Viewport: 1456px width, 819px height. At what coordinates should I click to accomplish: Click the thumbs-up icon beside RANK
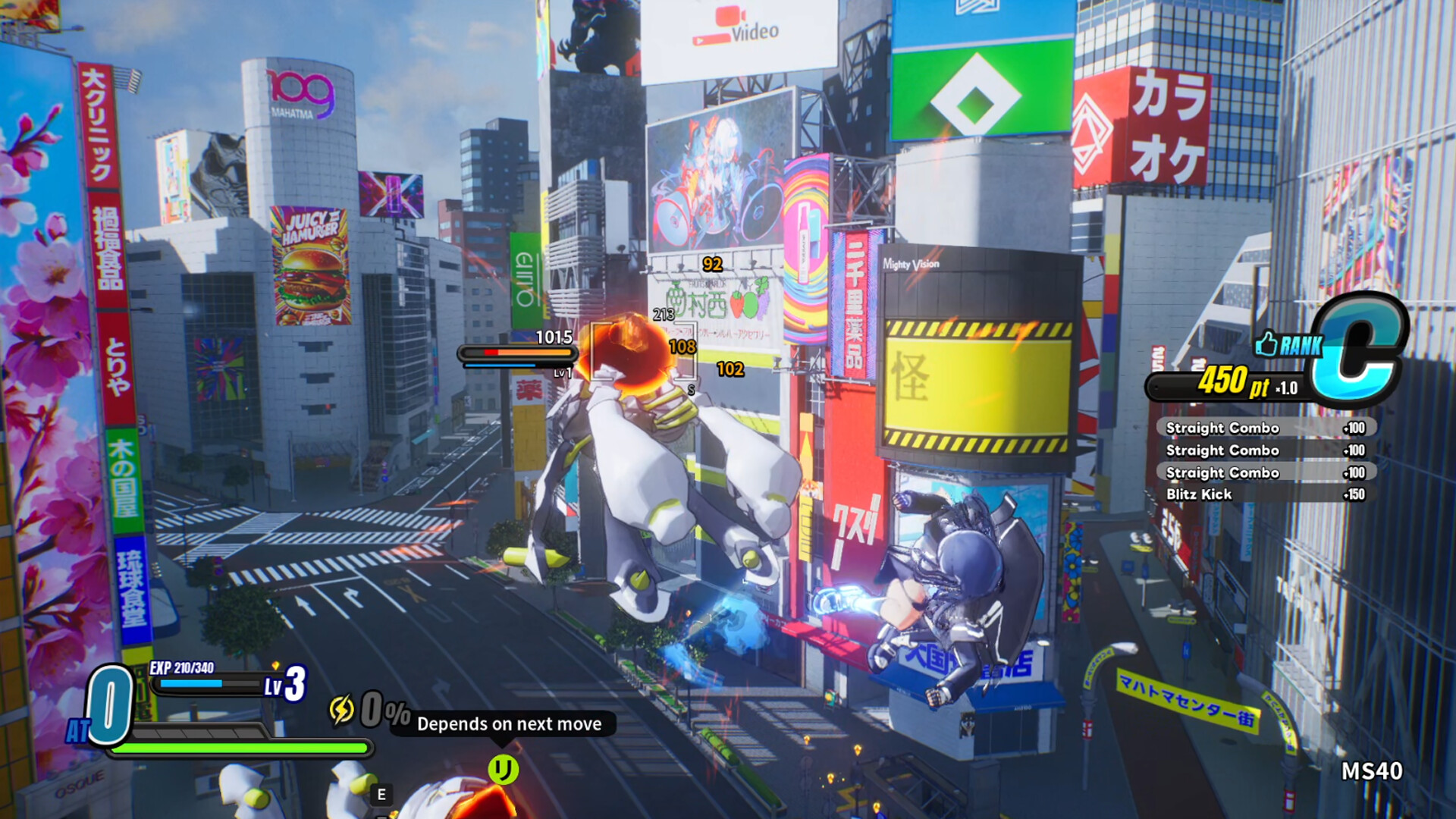pyautogui.click(x=1266, y=344)
